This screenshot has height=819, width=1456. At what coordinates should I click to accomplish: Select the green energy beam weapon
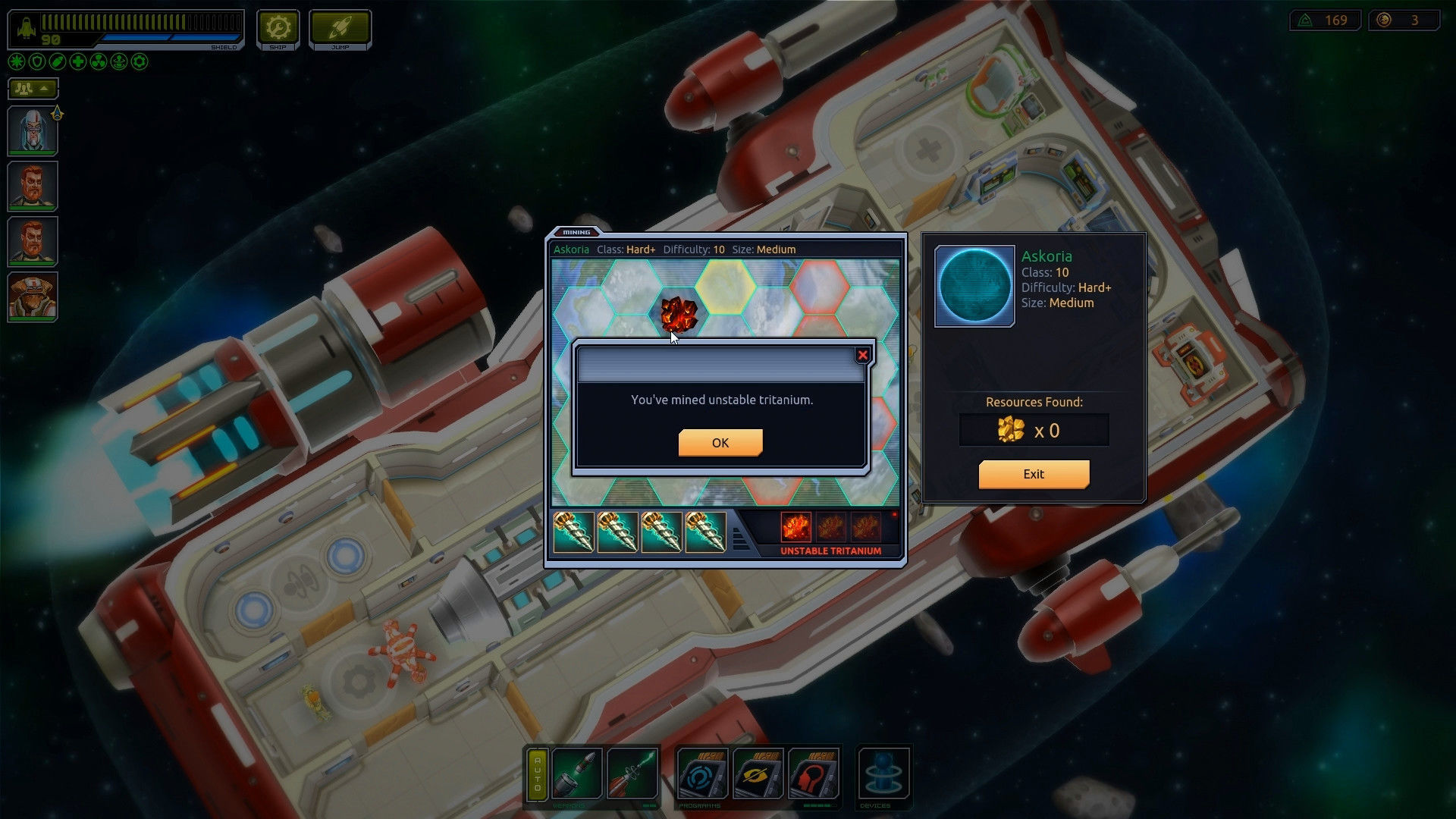point(632,773)
